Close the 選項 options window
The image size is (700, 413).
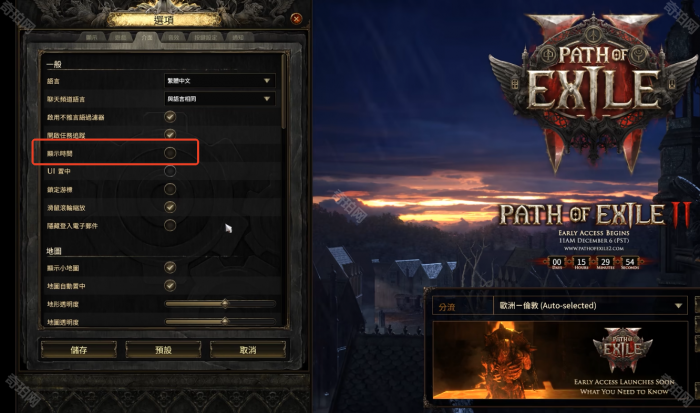[296, 19]
